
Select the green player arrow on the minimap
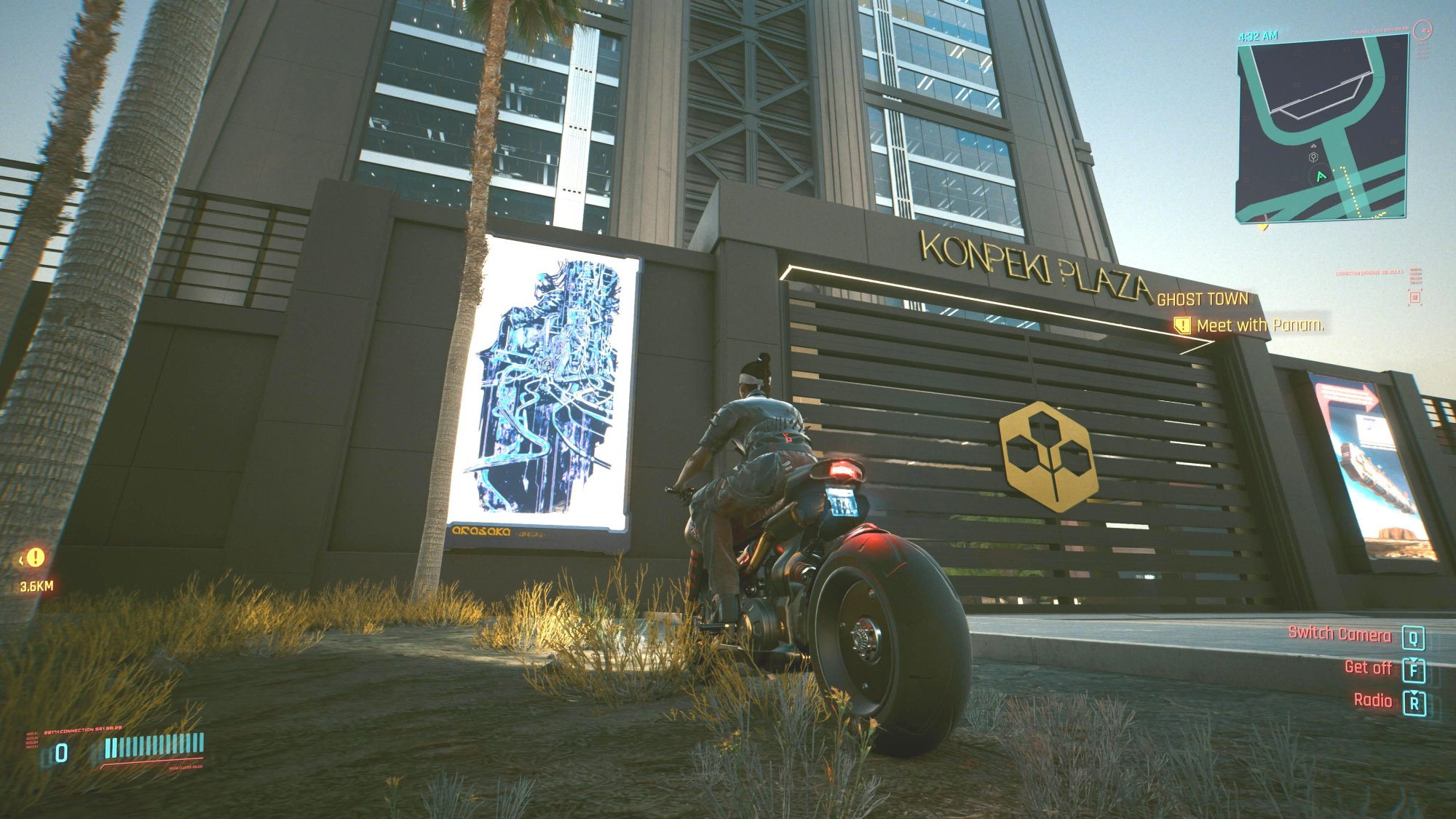tap(1321, 176)
